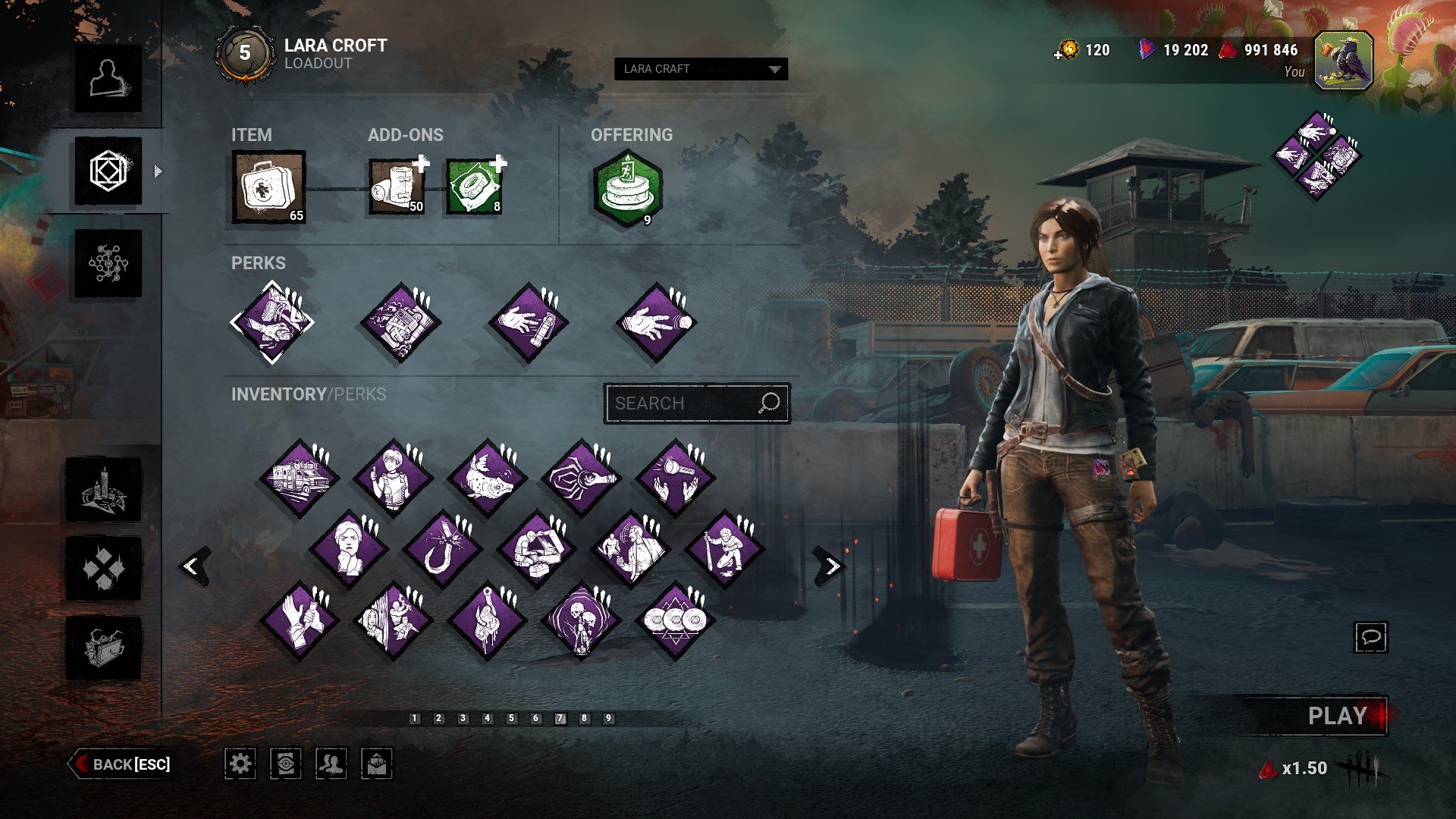Show the next perk inventory page
The height and width of the screenshot is (819, 1456).
pyautogui.click(x=830, y=566)
